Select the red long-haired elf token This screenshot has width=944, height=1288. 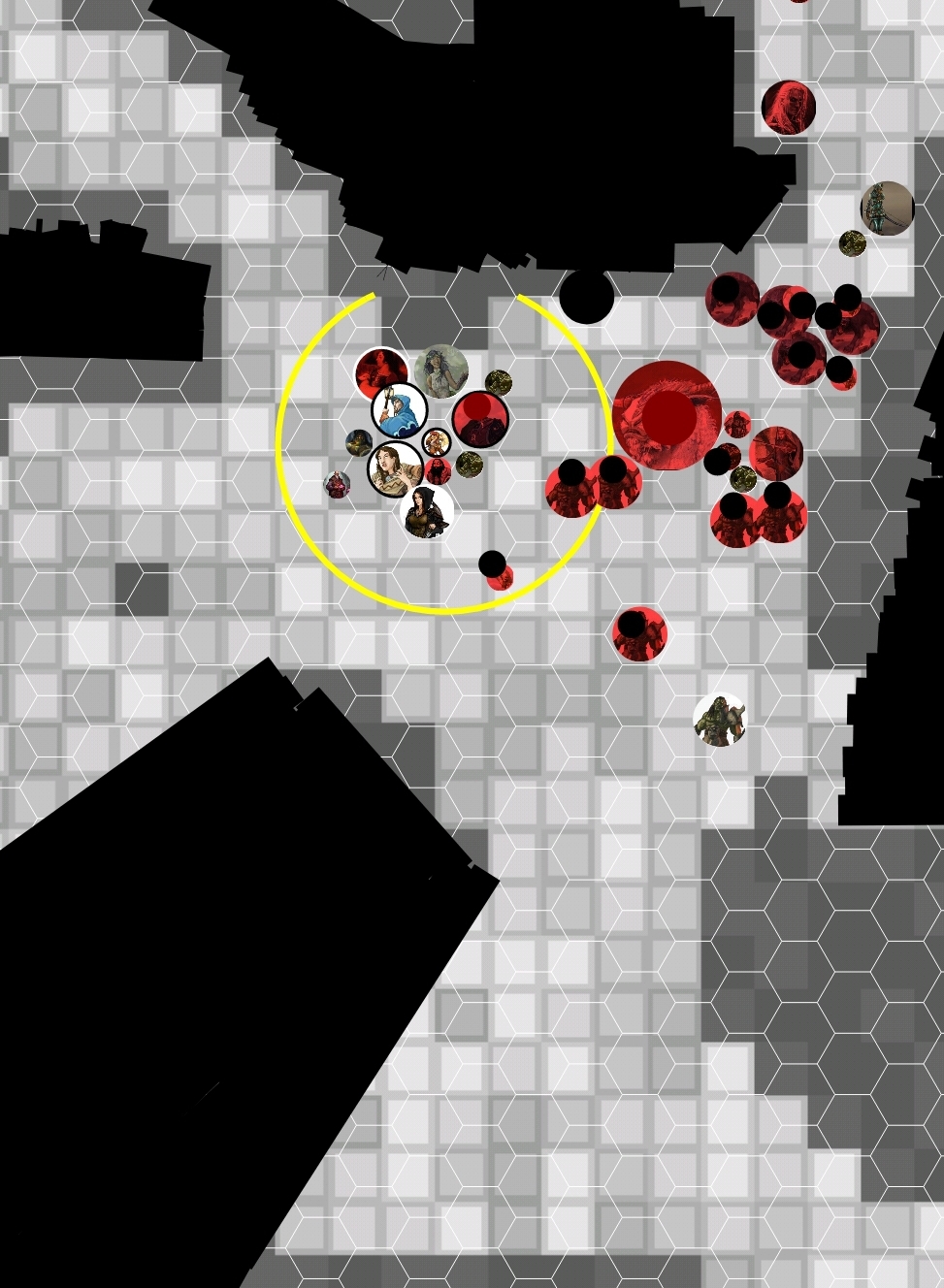[x=788, y=107]
